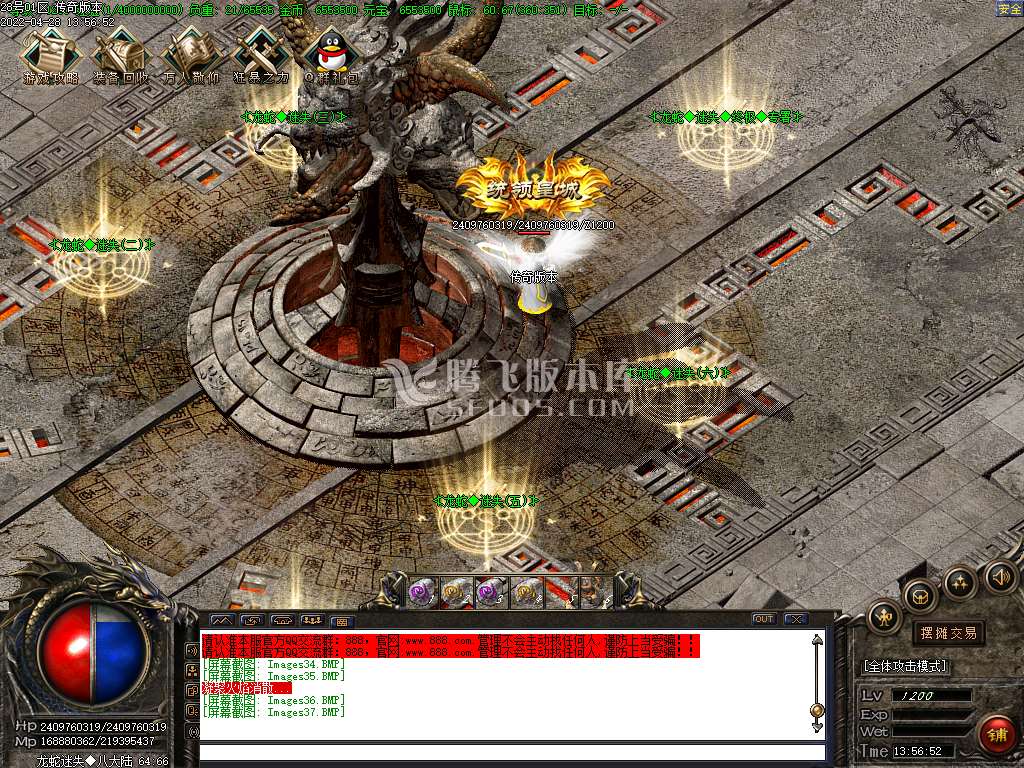Click the chat text input field
Viewport: 1024px width, 768px height.
[510, 752]
